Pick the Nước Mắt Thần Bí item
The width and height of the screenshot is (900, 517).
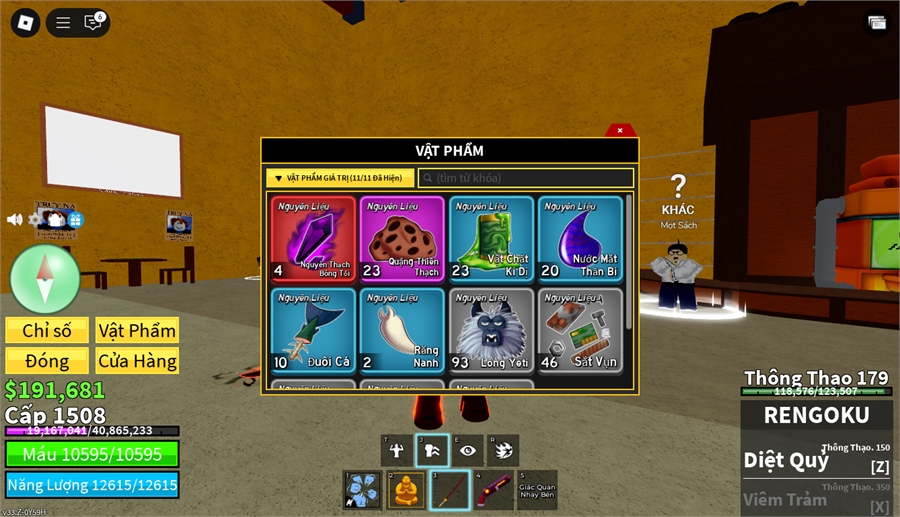click(580, 238)
